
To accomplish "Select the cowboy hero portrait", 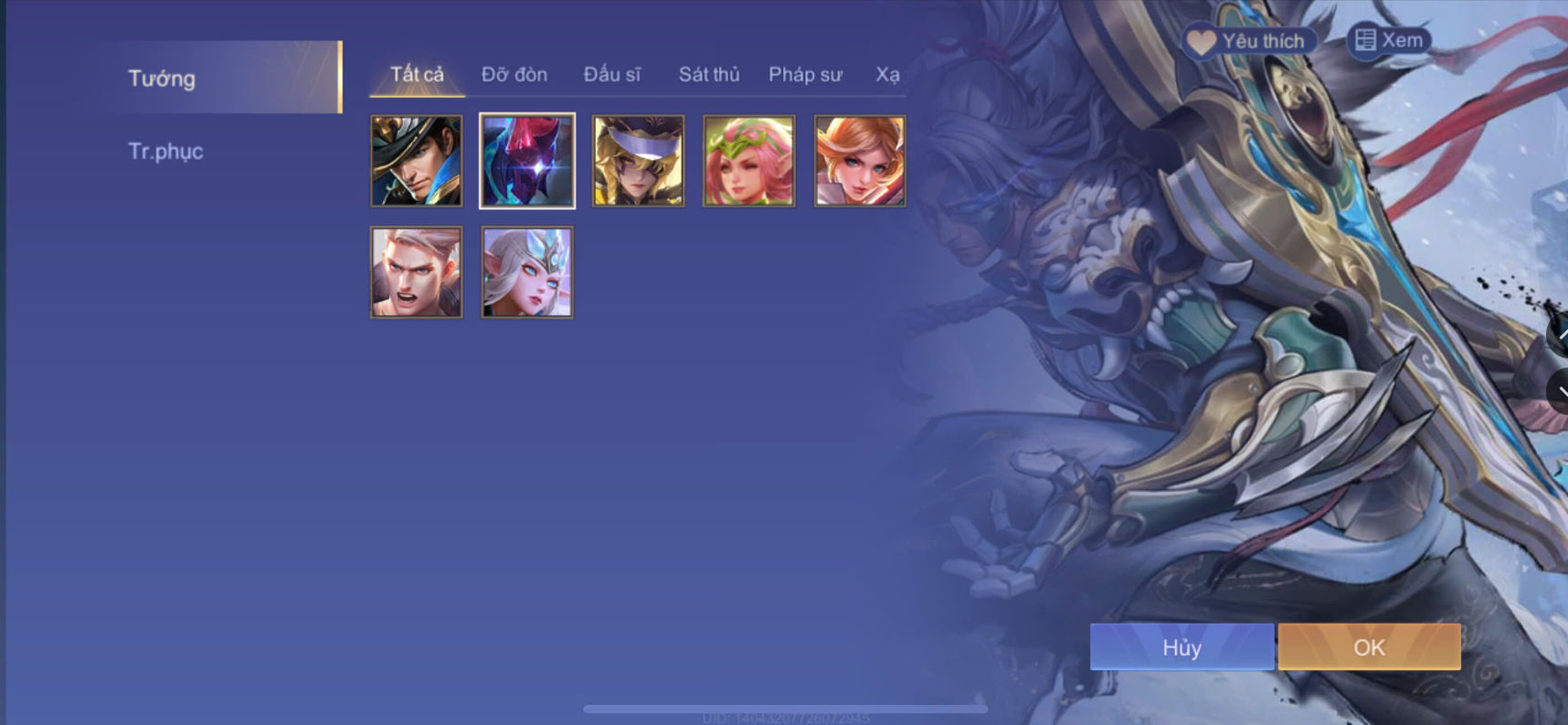I will click(417, 161).
